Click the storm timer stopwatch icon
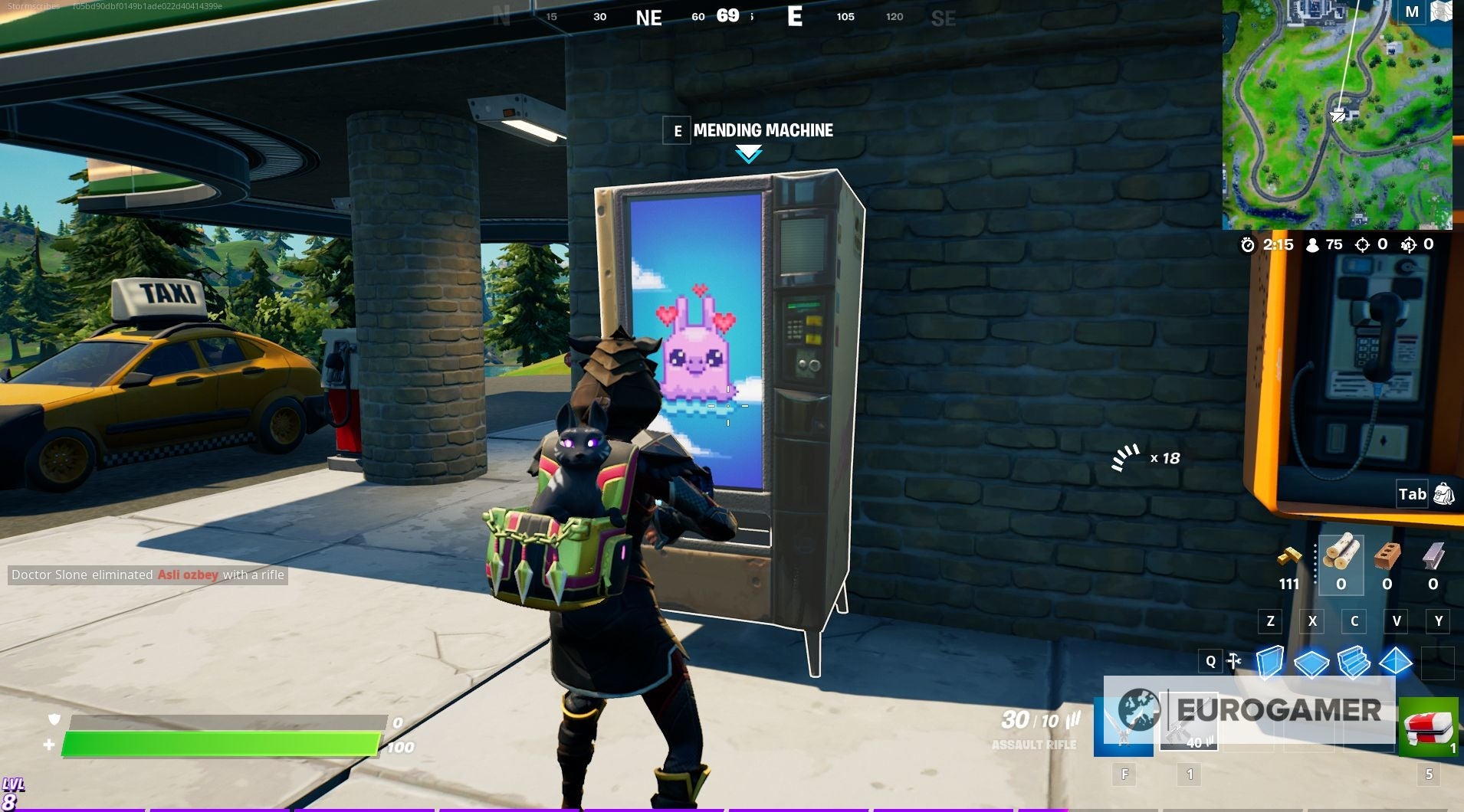This screenshot has width=1464, height=812. click(x=1248, y=244)
